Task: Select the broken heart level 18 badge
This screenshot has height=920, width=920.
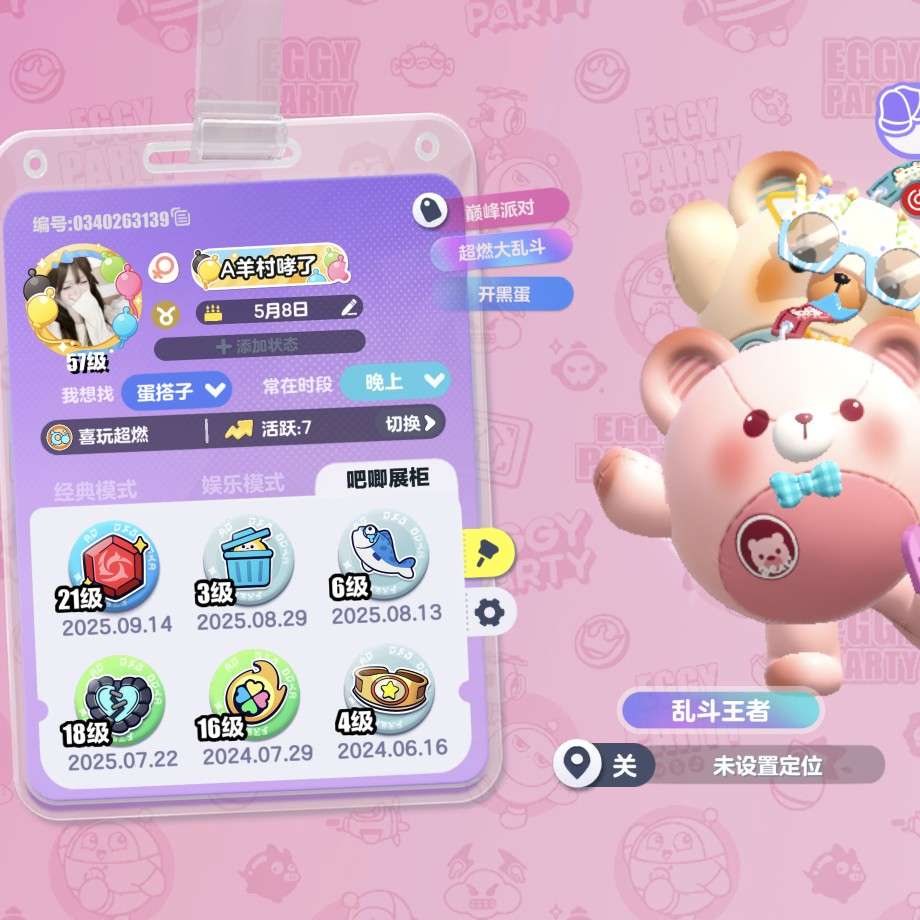Action: (119, 698)
